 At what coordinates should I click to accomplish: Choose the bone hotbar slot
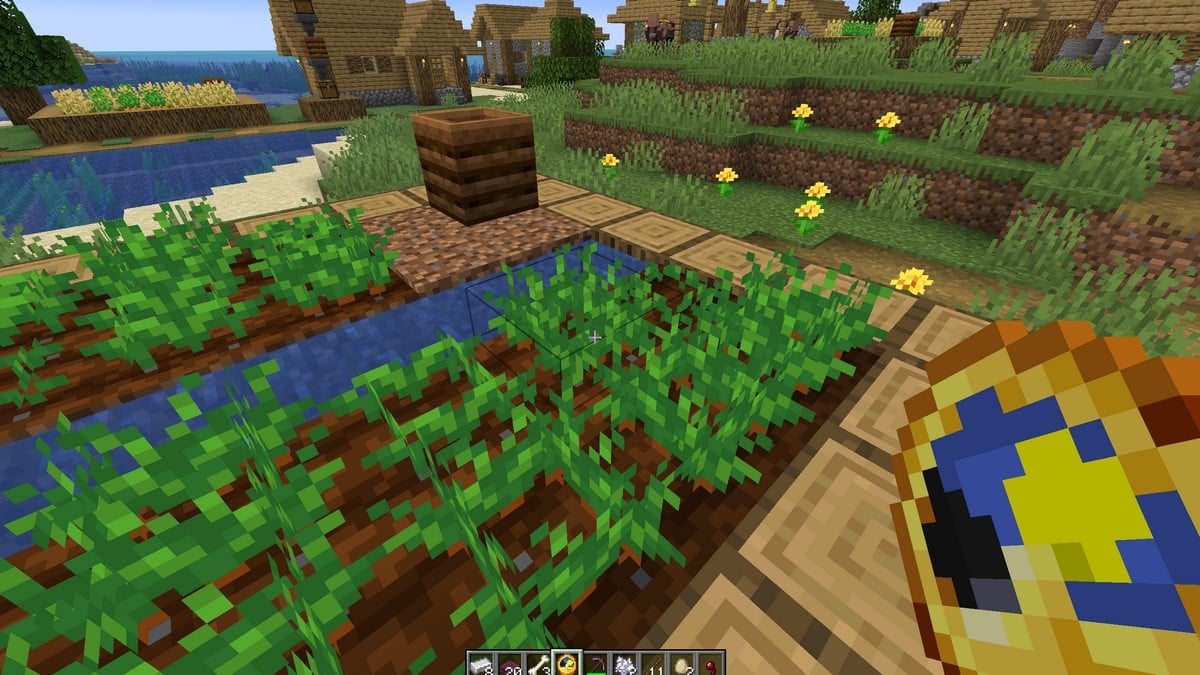coord(539,663)
